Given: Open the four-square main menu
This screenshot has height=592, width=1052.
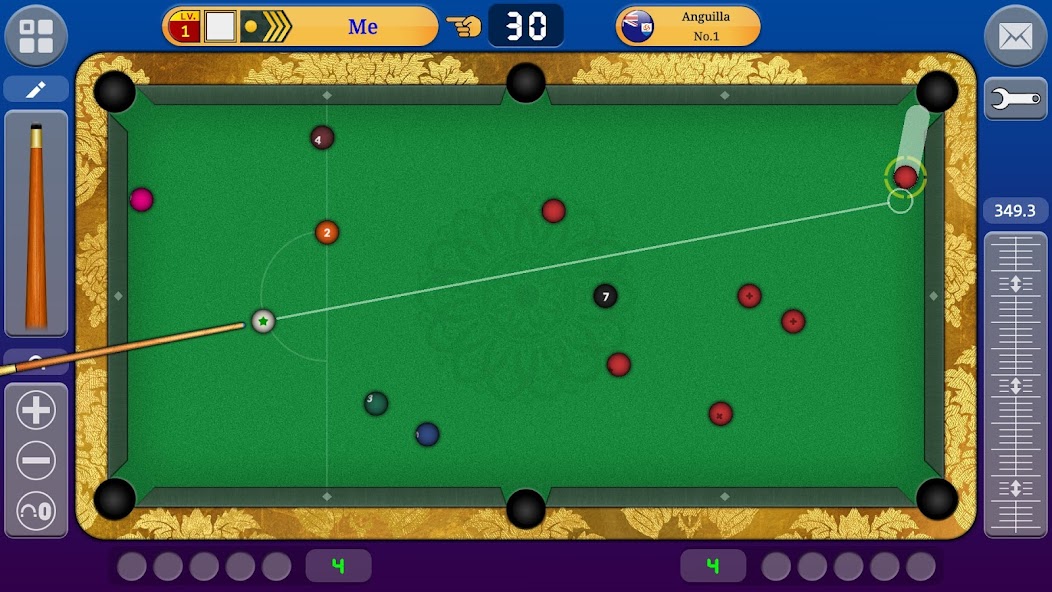Looking at the screenshot, I should 36,35.
